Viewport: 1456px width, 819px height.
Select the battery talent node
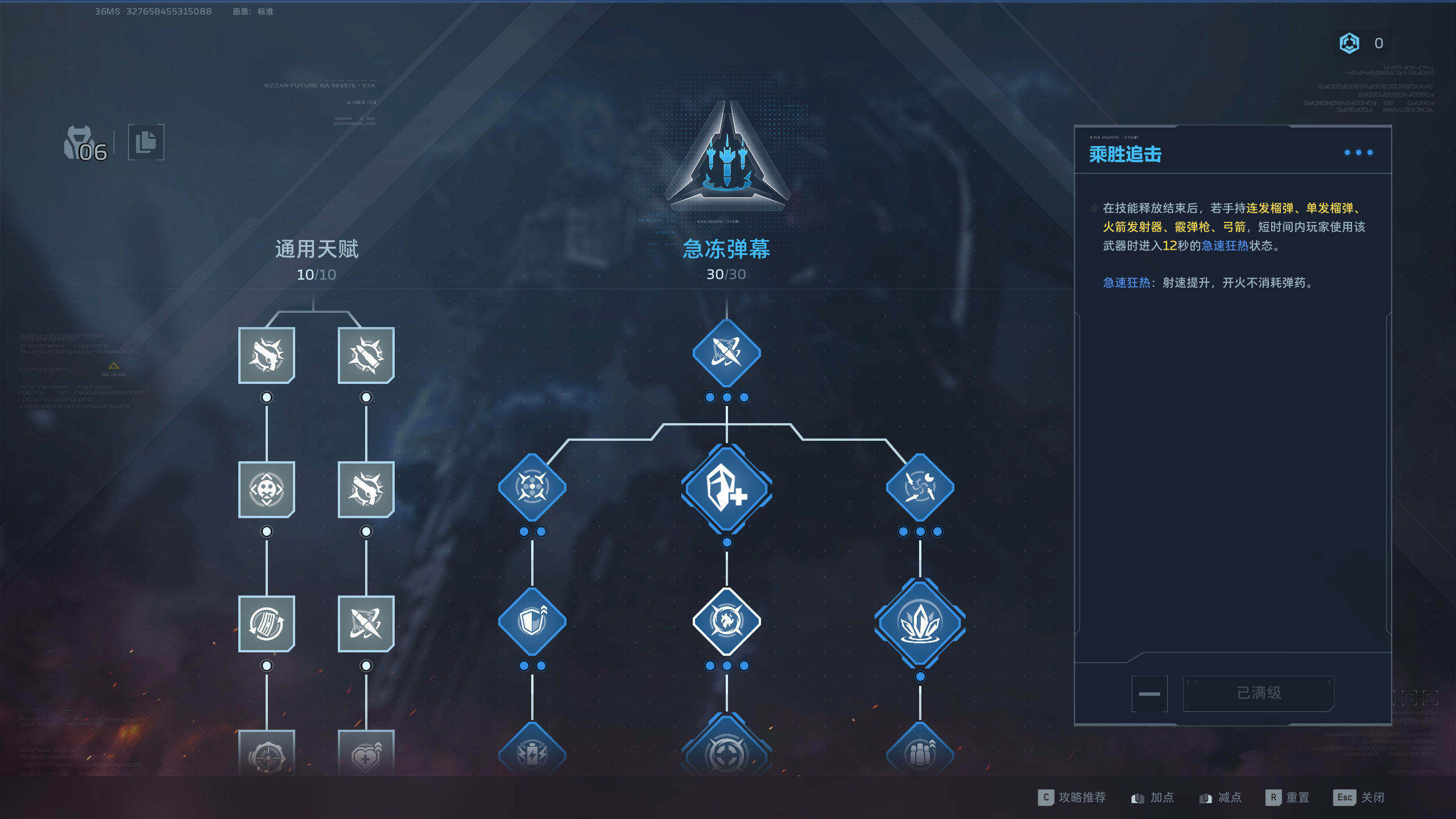tap(532, 752)
